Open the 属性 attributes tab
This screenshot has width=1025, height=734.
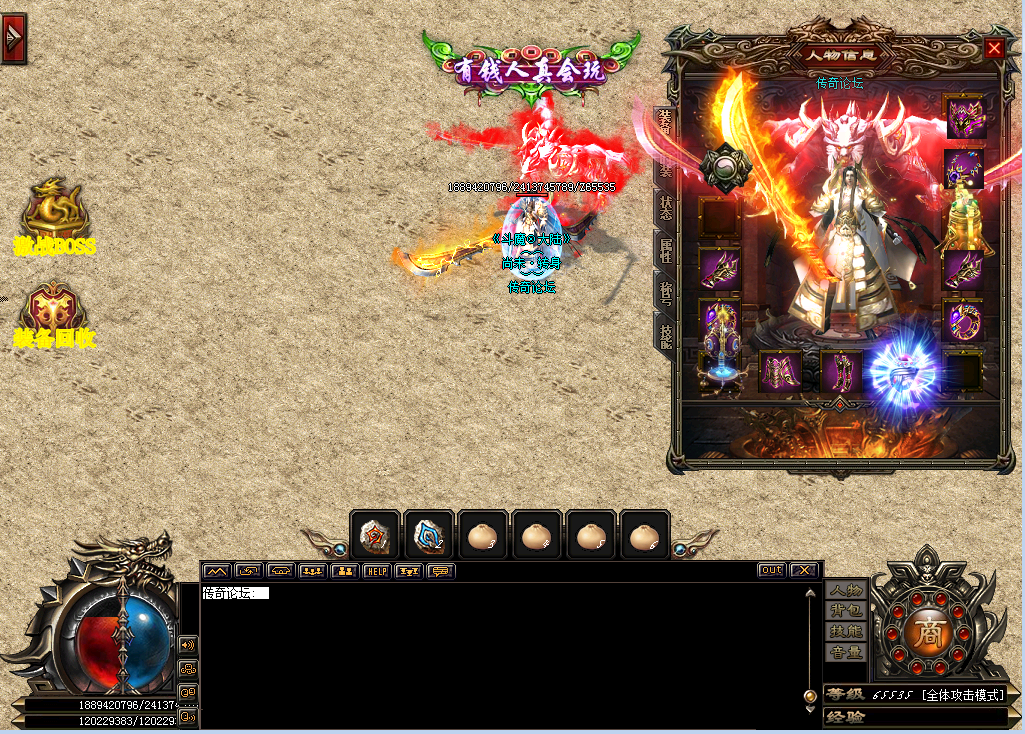(663, 249)
